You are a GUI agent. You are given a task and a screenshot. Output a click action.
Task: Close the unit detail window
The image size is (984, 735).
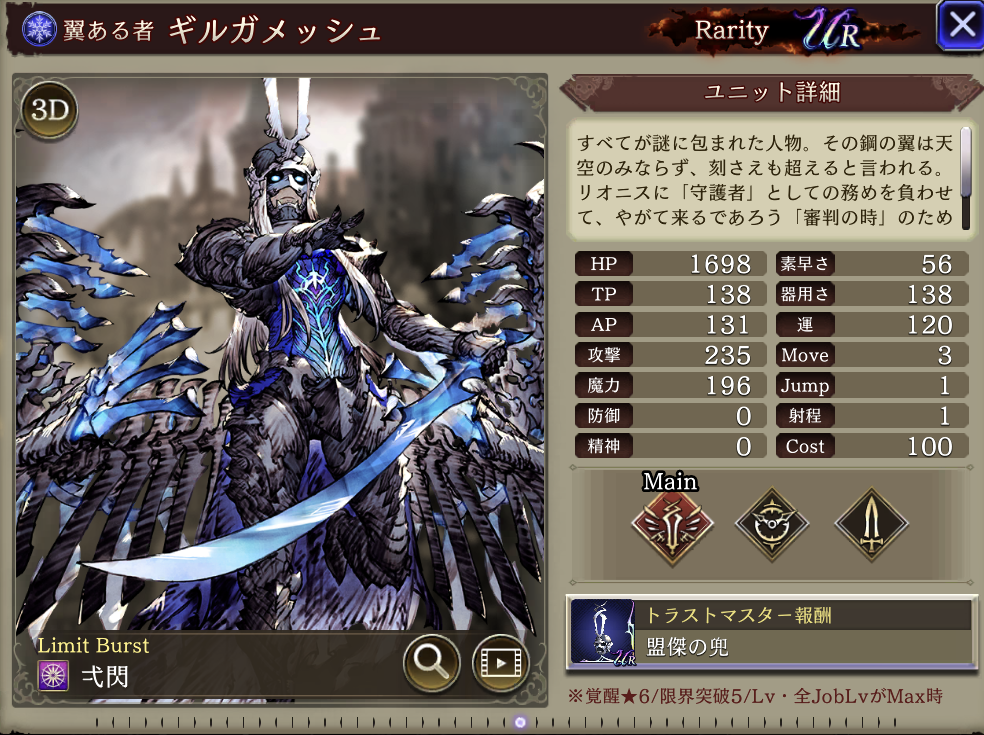tap(960, 26)
